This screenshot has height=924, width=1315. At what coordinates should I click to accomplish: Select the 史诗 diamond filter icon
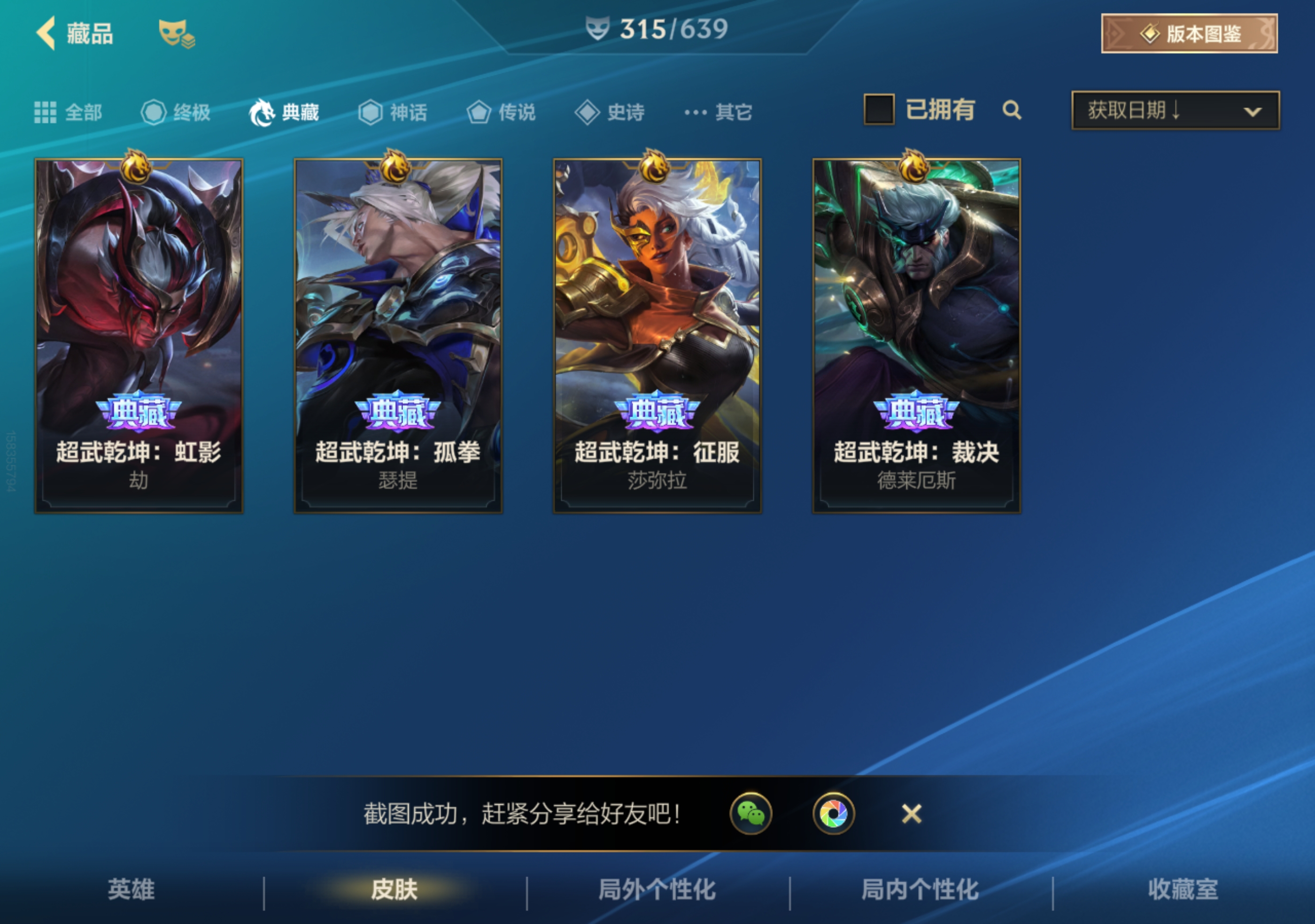(x=588, y=112)
